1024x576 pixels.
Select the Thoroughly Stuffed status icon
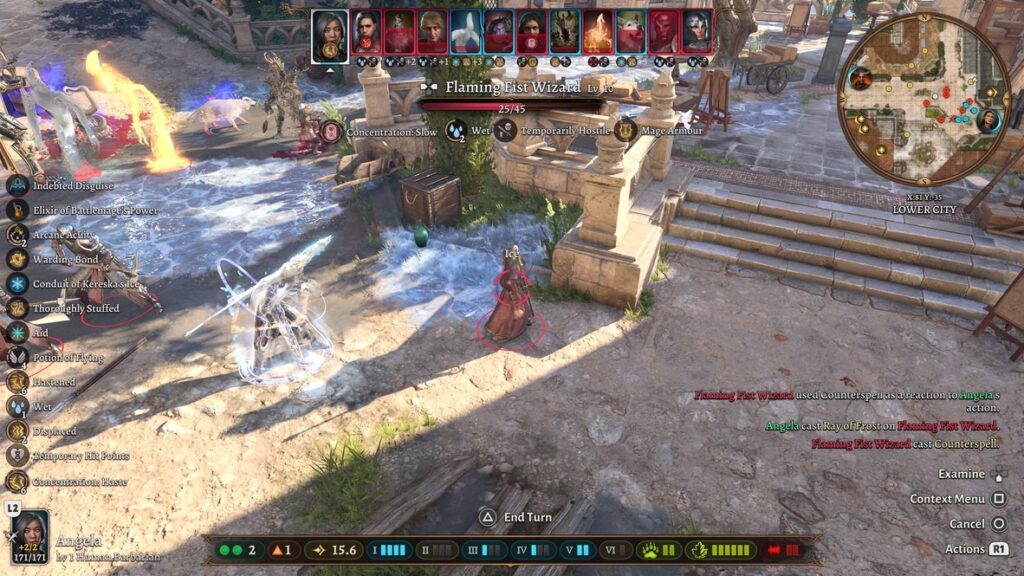(x=17, y=308)
